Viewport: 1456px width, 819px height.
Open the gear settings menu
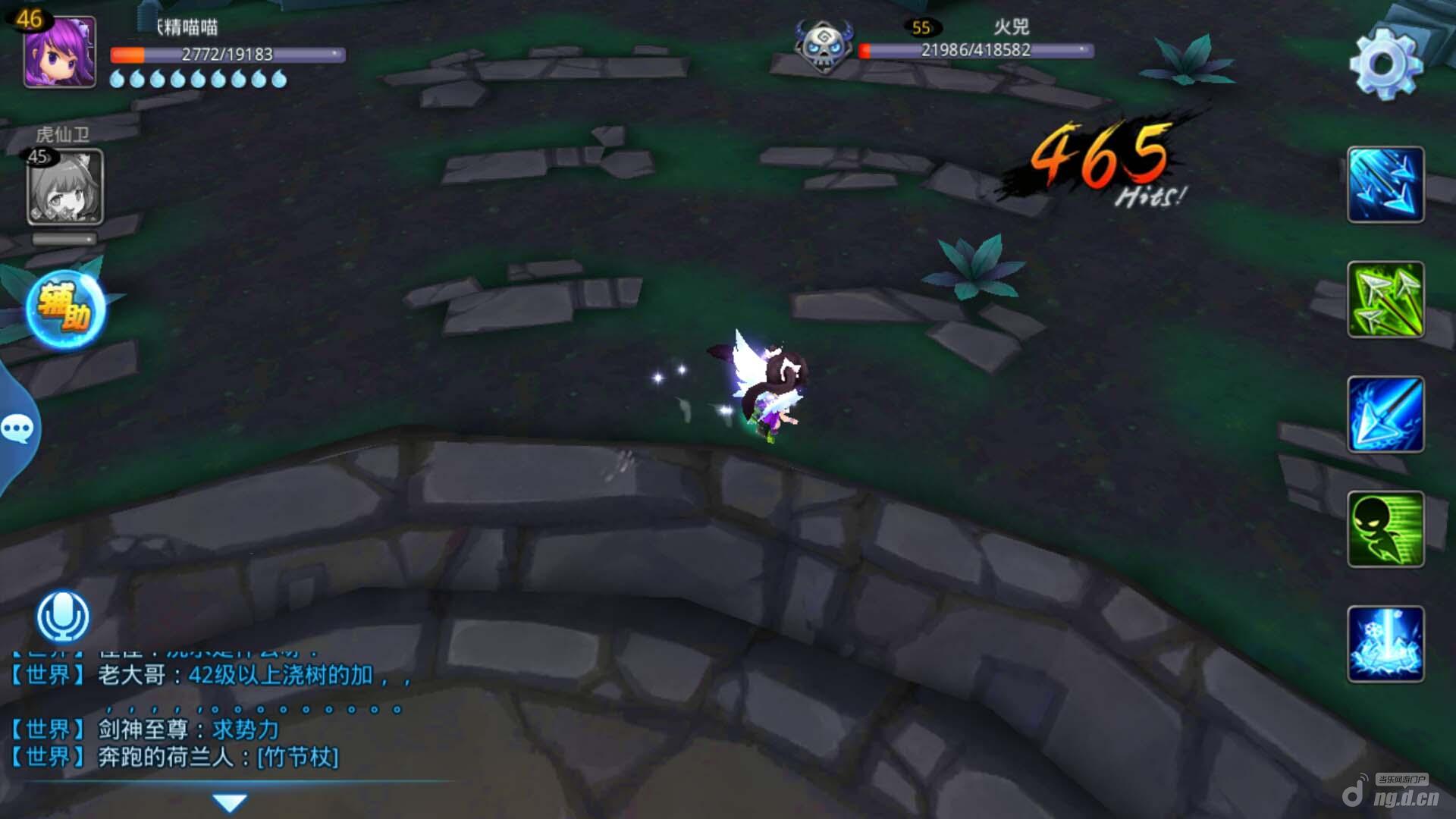[1385, 64]
